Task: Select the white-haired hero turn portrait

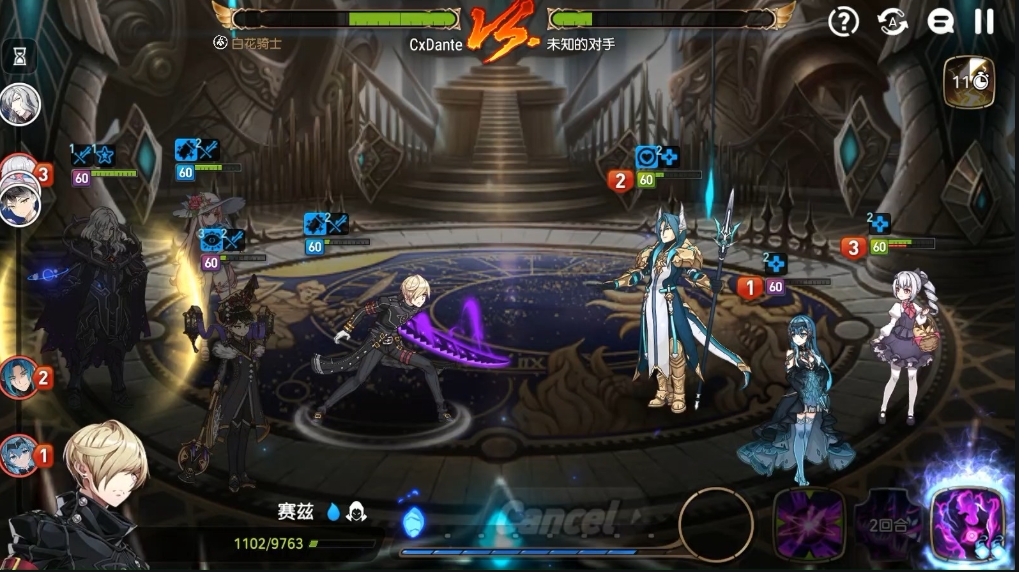Action: coord(19,104)
